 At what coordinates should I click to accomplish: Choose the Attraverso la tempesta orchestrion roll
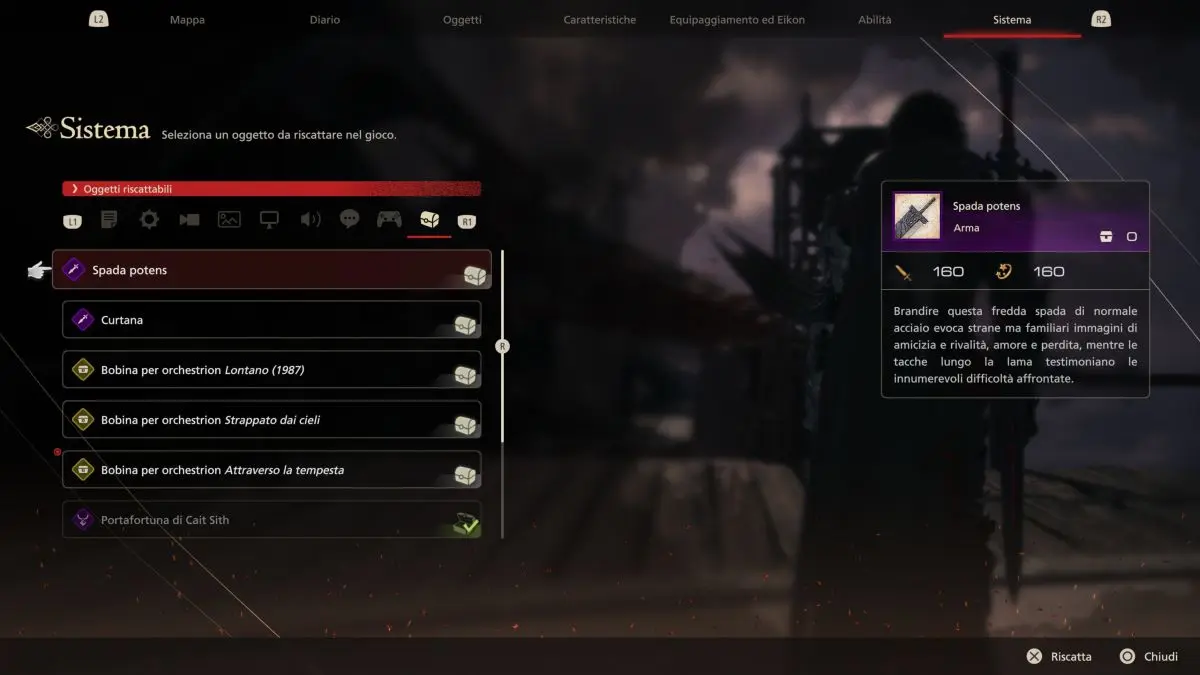coord(271,470)
